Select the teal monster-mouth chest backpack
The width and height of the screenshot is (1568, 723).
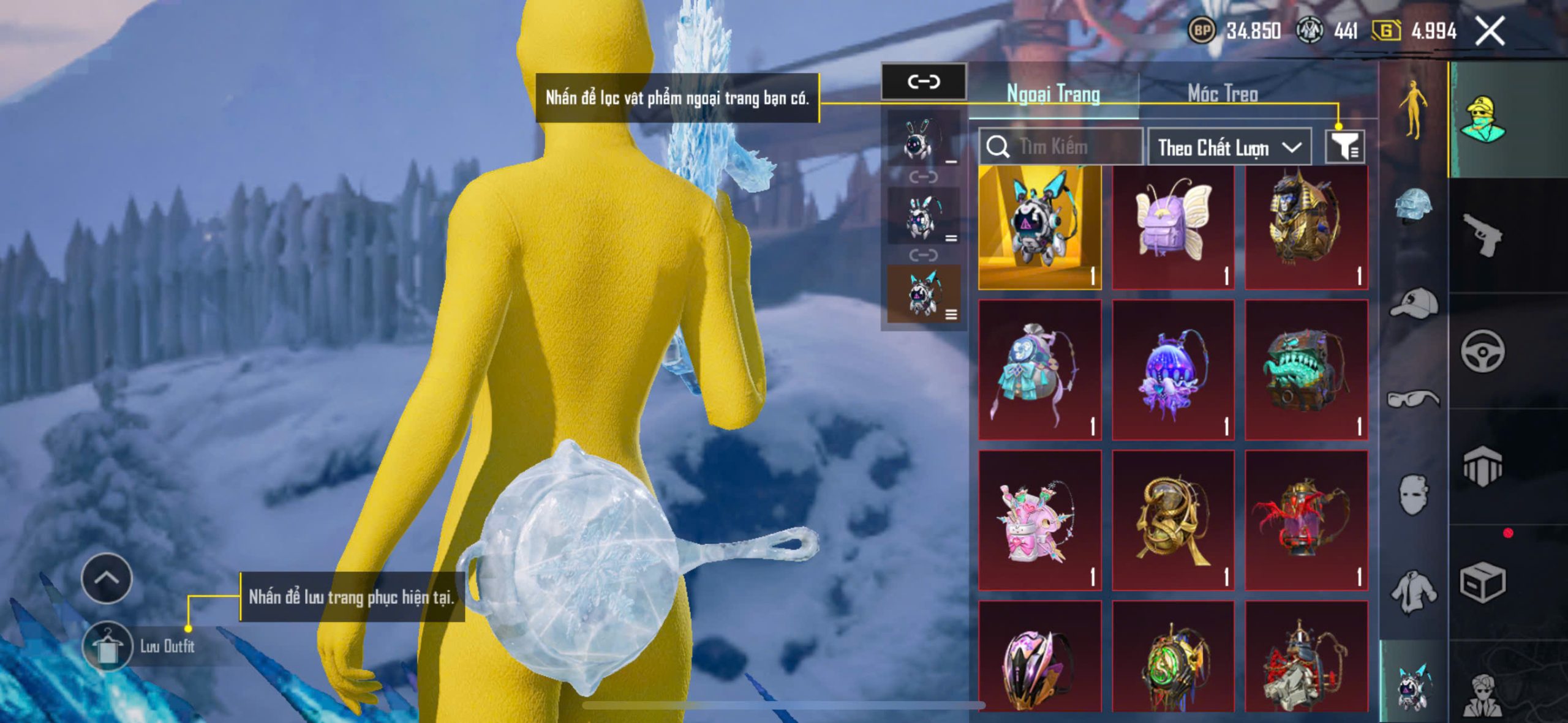tap(1306, 370)
